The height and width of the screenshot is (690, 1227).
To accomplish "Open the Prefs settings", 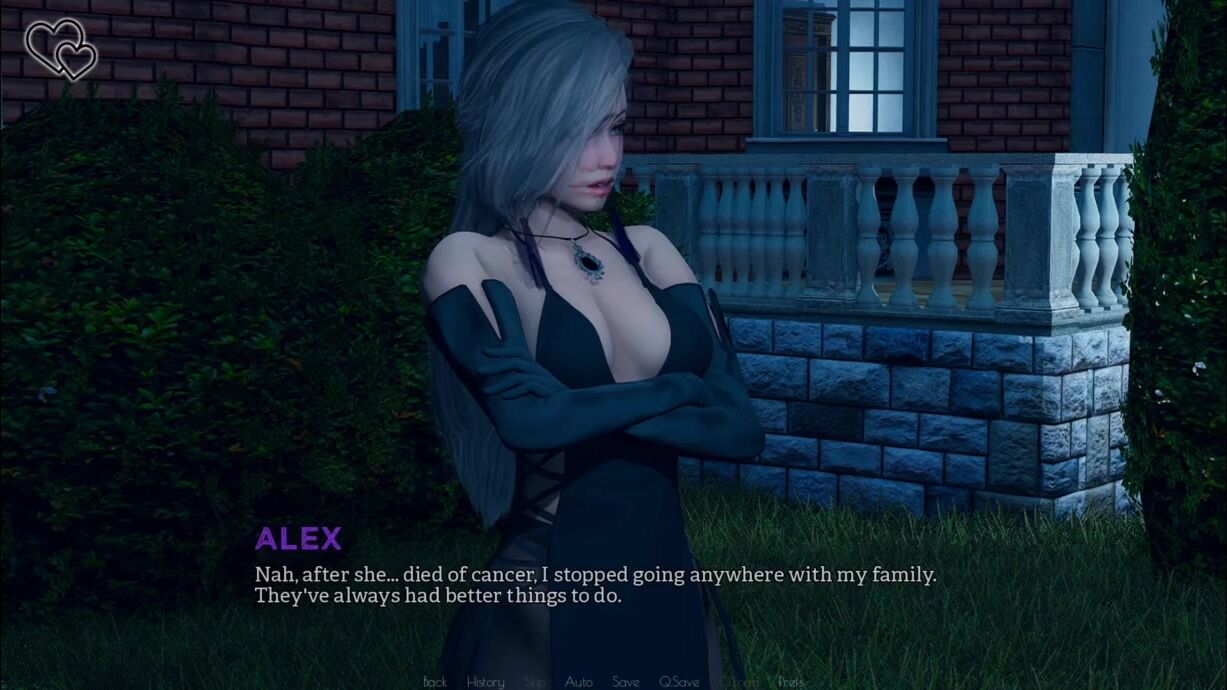I will coord(790,682).
